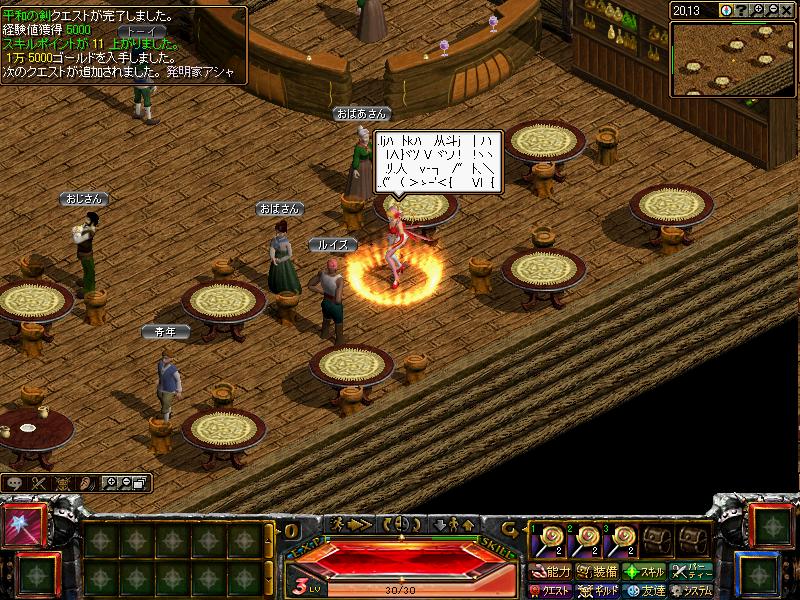This screenshot has width=800, height=600.
Task: Open the スキル (skill) window
Action: tap(644, 572)
